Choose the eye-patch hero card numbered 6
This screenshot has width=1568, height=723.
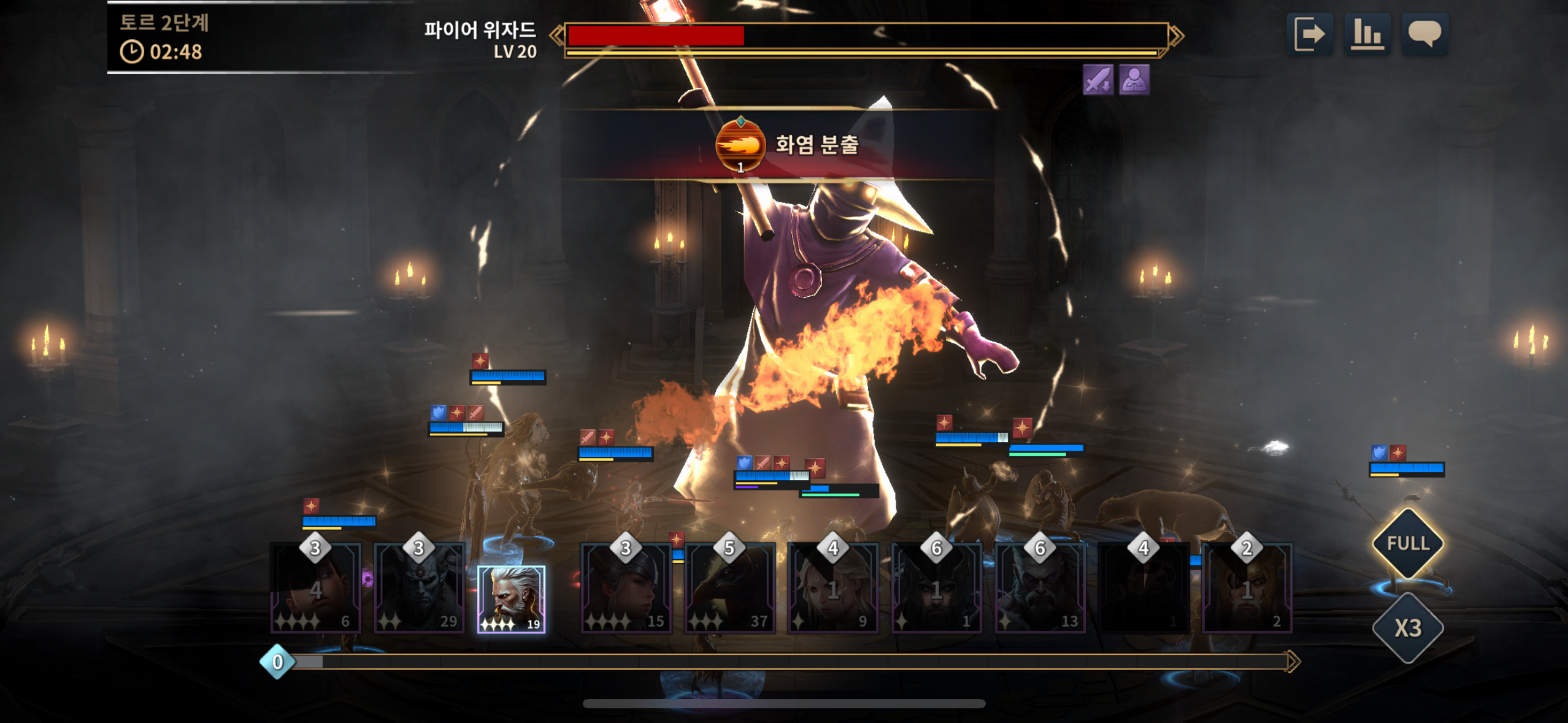(x=315, y=589)
